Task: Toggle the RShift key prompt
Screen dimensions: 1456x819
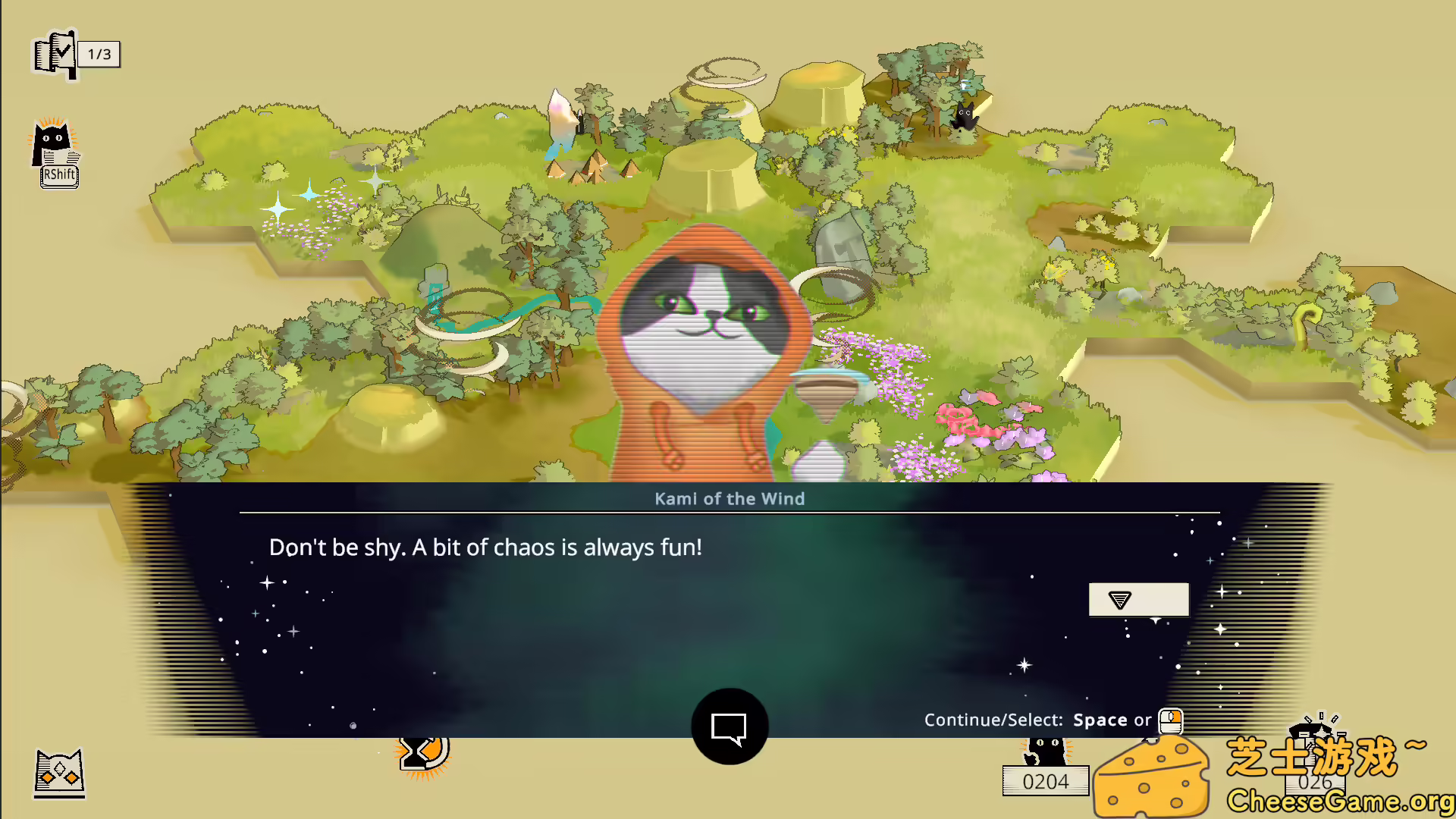Action: click(58, 174)
